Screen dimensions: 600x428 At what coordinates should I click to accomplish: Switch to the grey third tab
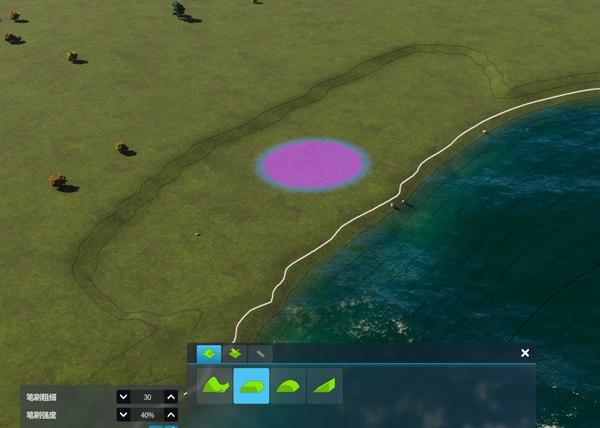(x=260, y=353)
